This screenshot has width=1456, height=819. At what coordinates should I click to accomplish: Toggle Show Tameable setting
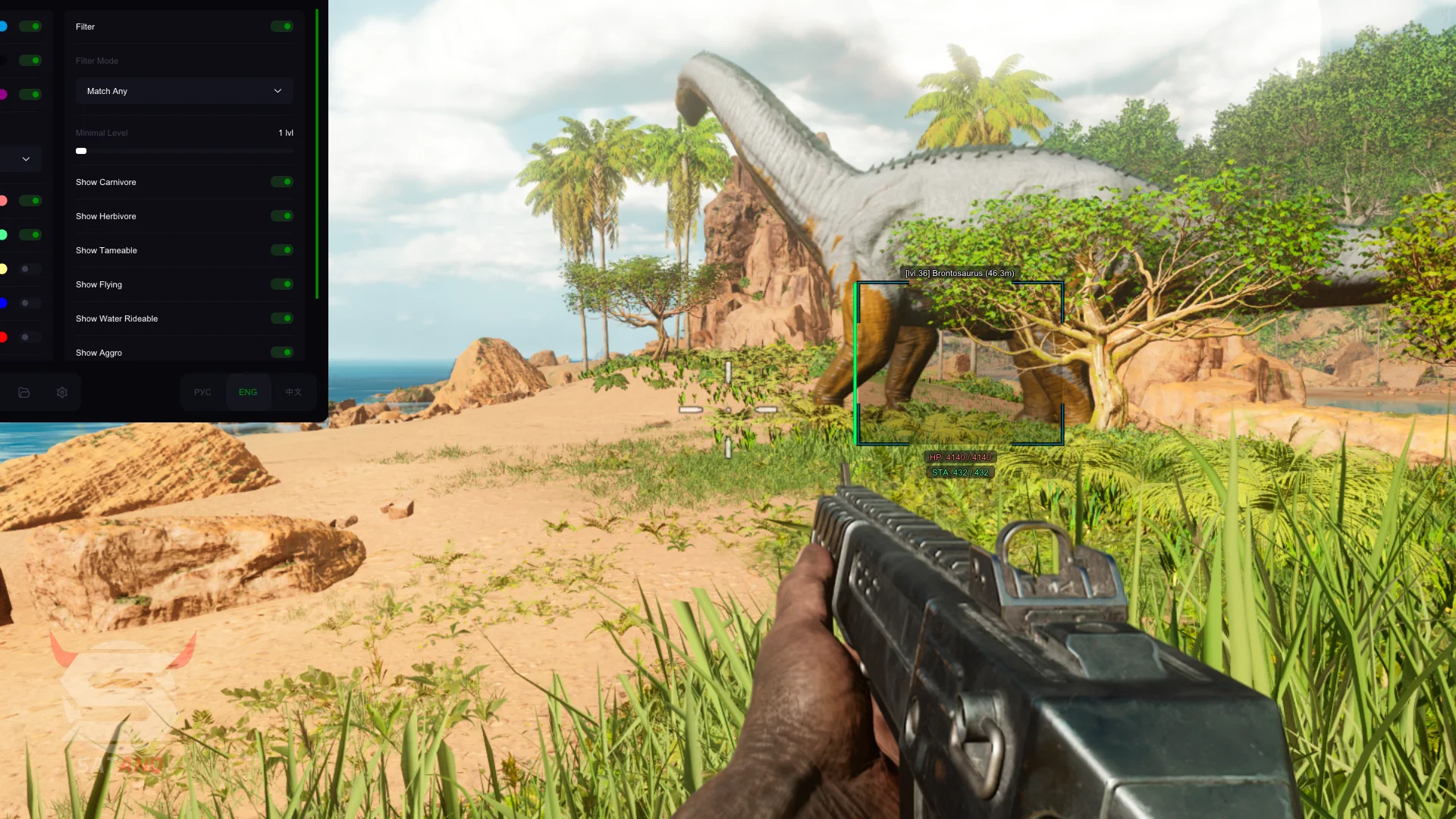[x=282, y=250]
